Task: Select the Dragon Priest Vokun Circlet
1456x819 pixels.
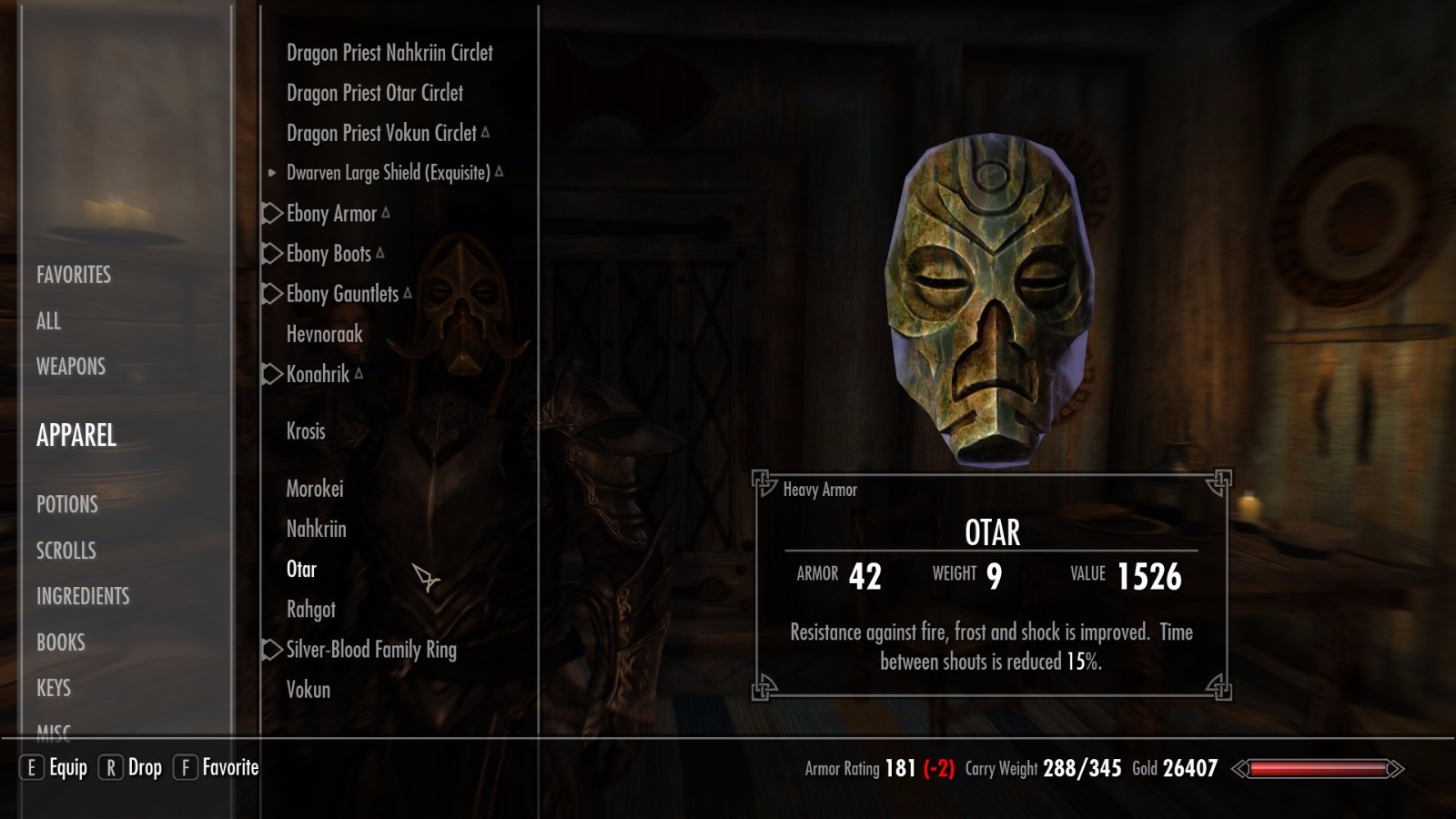Action: [381, 133]
